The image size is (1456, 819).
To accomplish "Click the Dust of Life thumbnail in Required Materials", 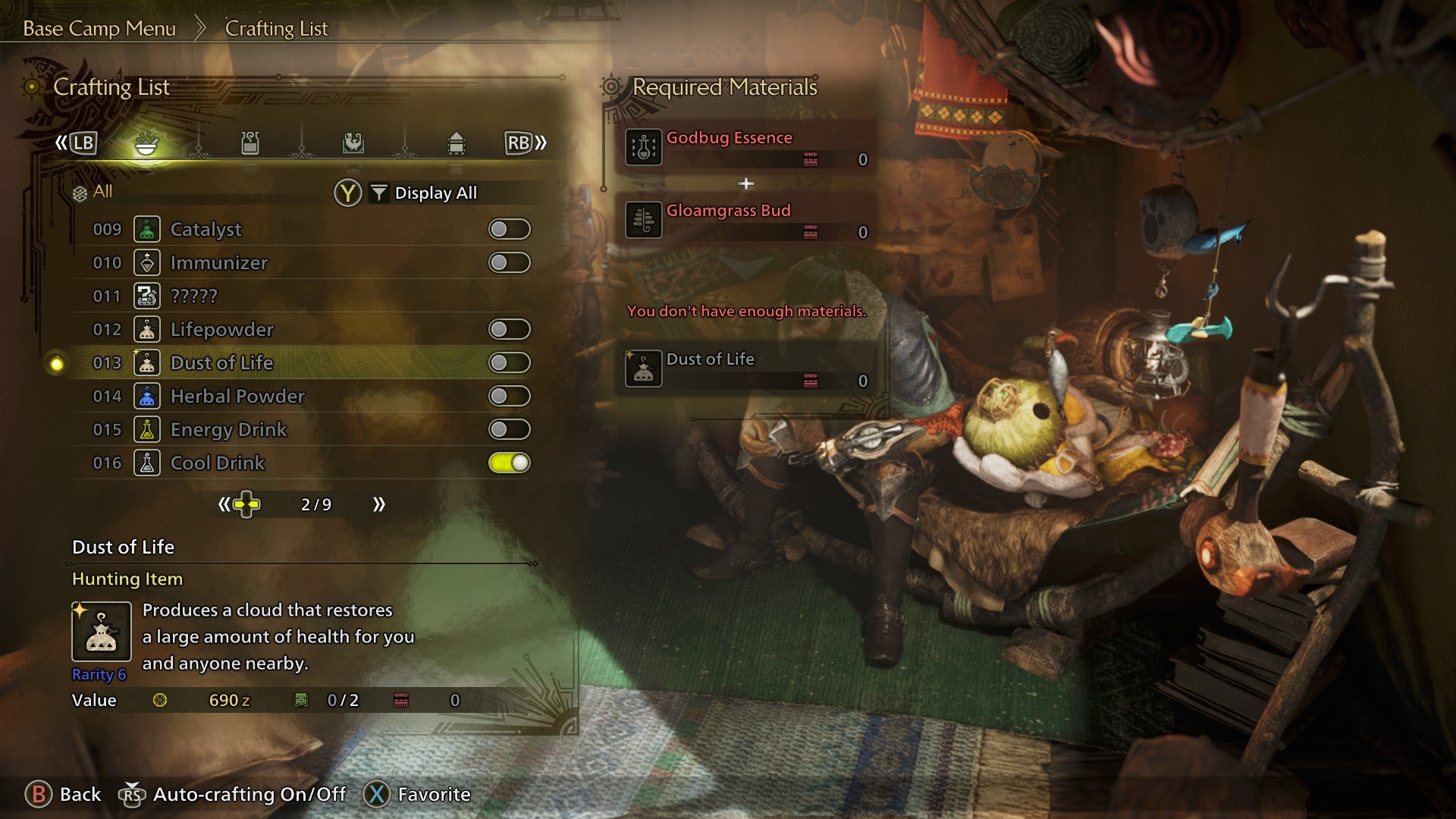I will coord(642,369).
